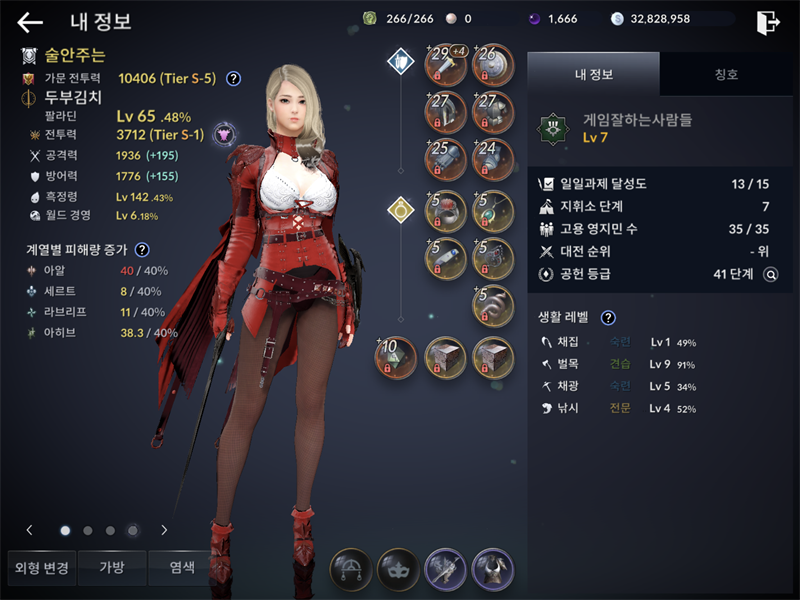
Task: Select the +29 equipment slot
Action: (x=445, y=63)
